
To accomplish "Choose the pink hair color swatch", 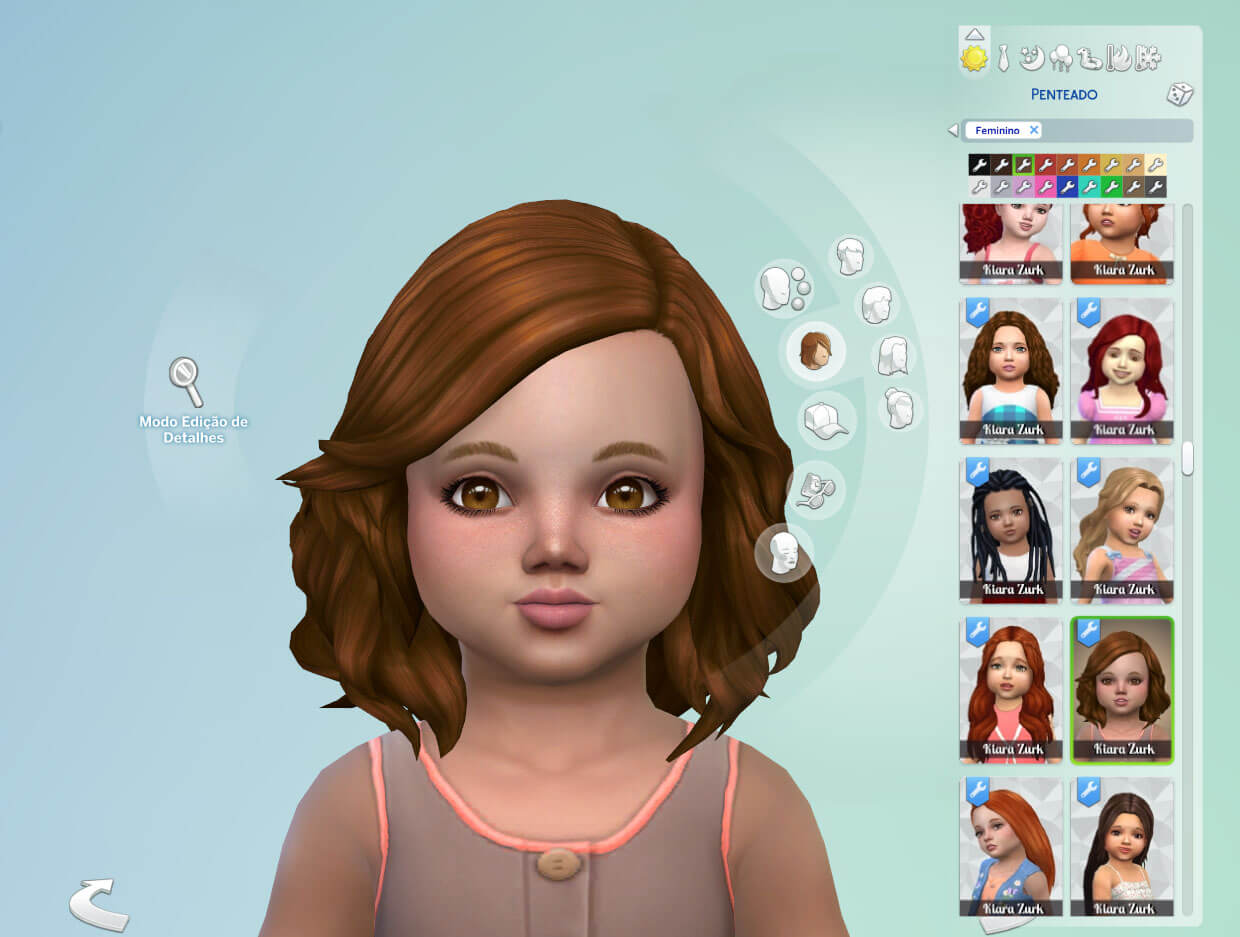I will (x=1045, y=187).
